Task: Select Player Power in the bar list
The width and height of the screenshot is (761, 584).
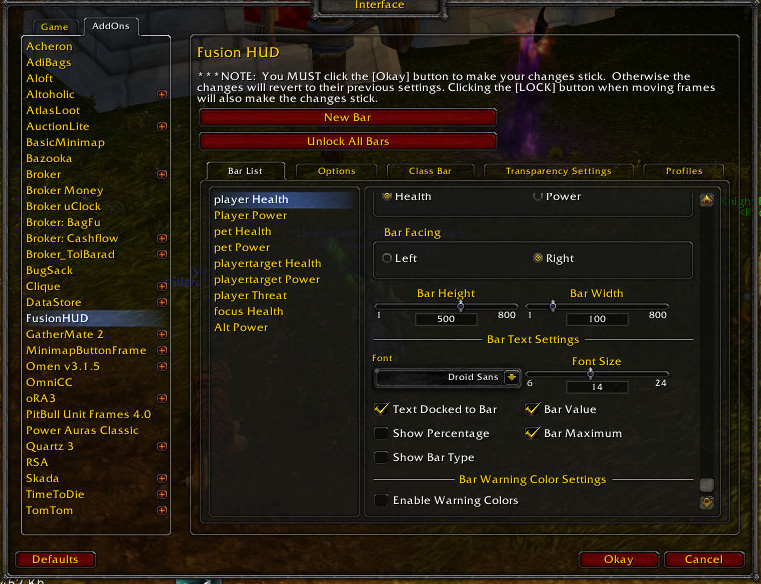Action: tap(250, 216)
